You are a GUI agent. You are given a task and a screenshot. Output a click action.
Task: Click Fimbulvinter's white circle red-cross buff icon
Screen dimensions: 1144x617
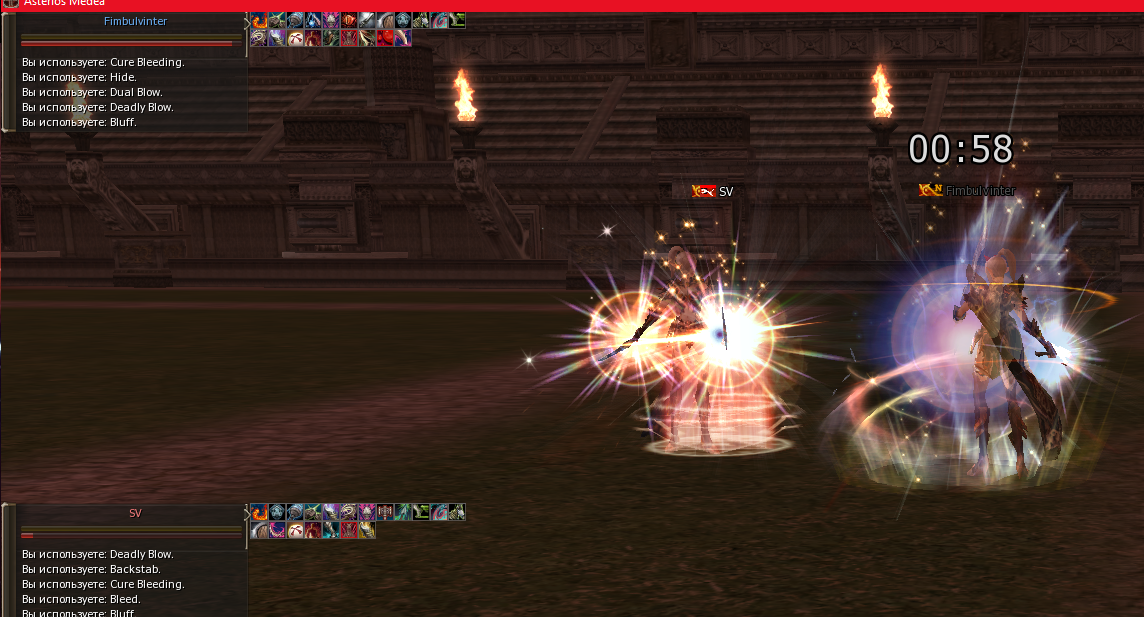295,38
